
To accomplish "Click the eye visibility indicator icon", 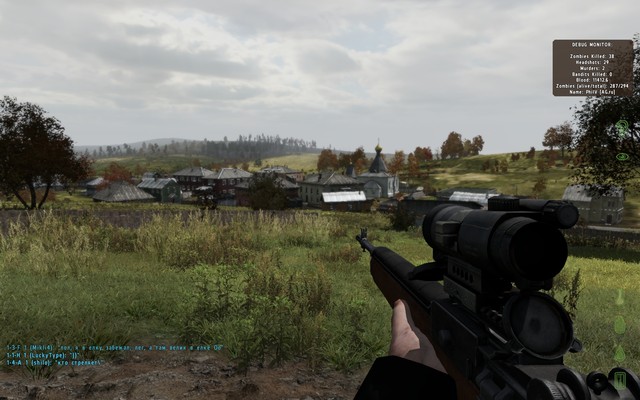I will pyautogui.click(x=622, y=157).
